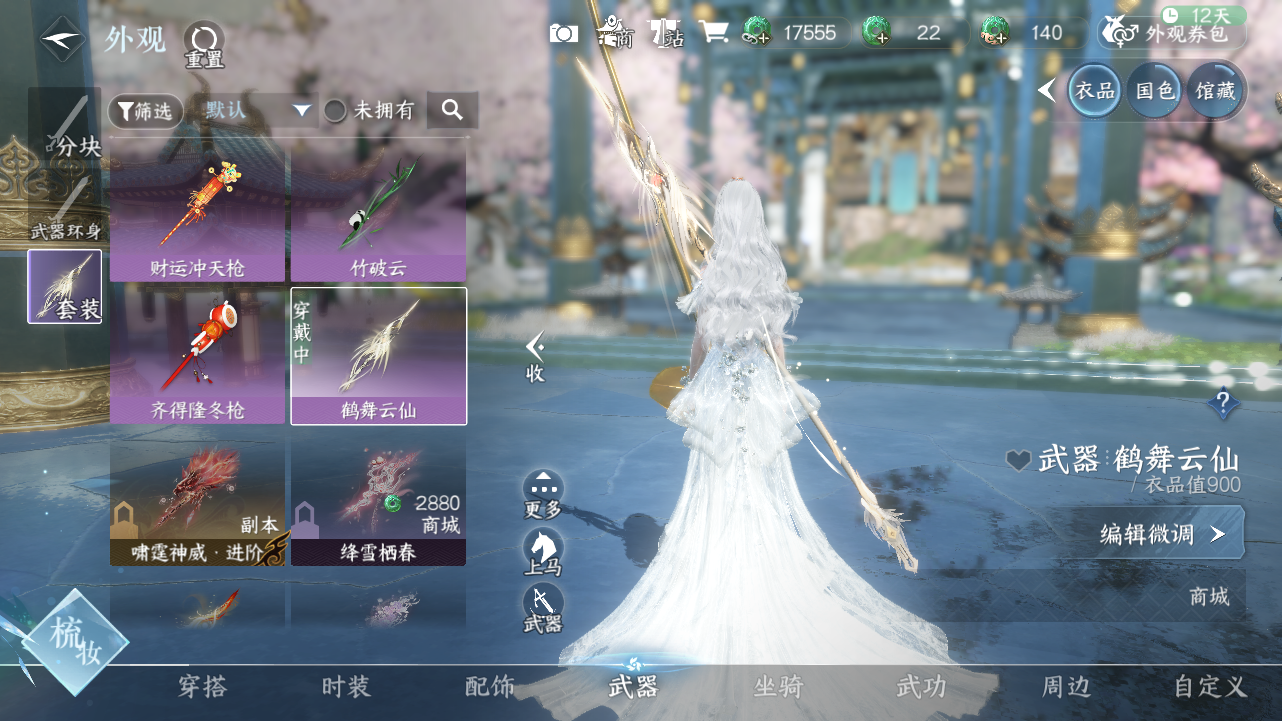The height and width of the screenshot is (721, 1282).
Task: Select the 绛雪栖春 shop weapon skin
Action: [378, 500]
